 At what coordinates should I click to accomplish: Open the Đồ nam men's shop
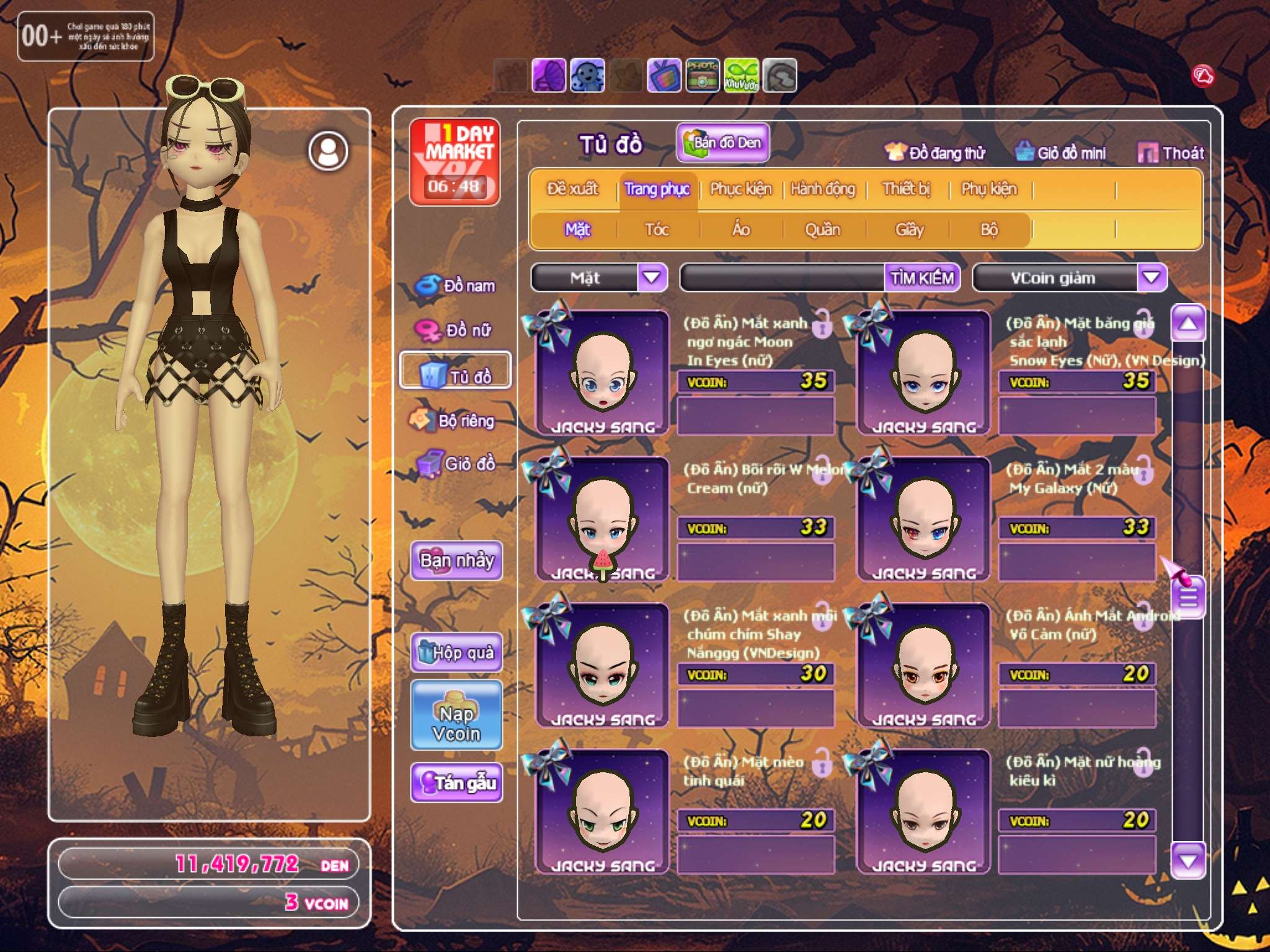coord(456,286)
